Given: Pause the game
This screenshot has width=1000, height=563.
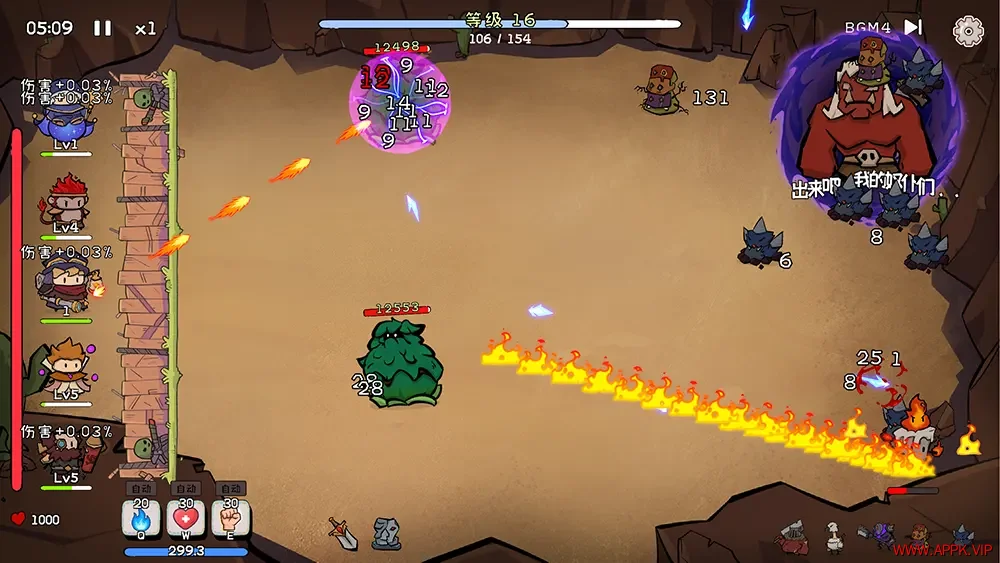Looking at the screenshot, I should tap(103, 28).
